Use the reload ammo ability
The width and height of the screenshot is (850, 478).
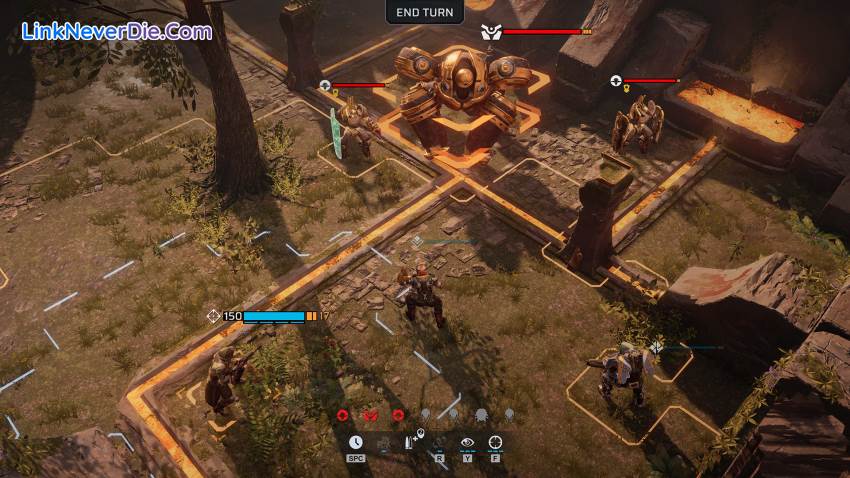click(412, 442)
